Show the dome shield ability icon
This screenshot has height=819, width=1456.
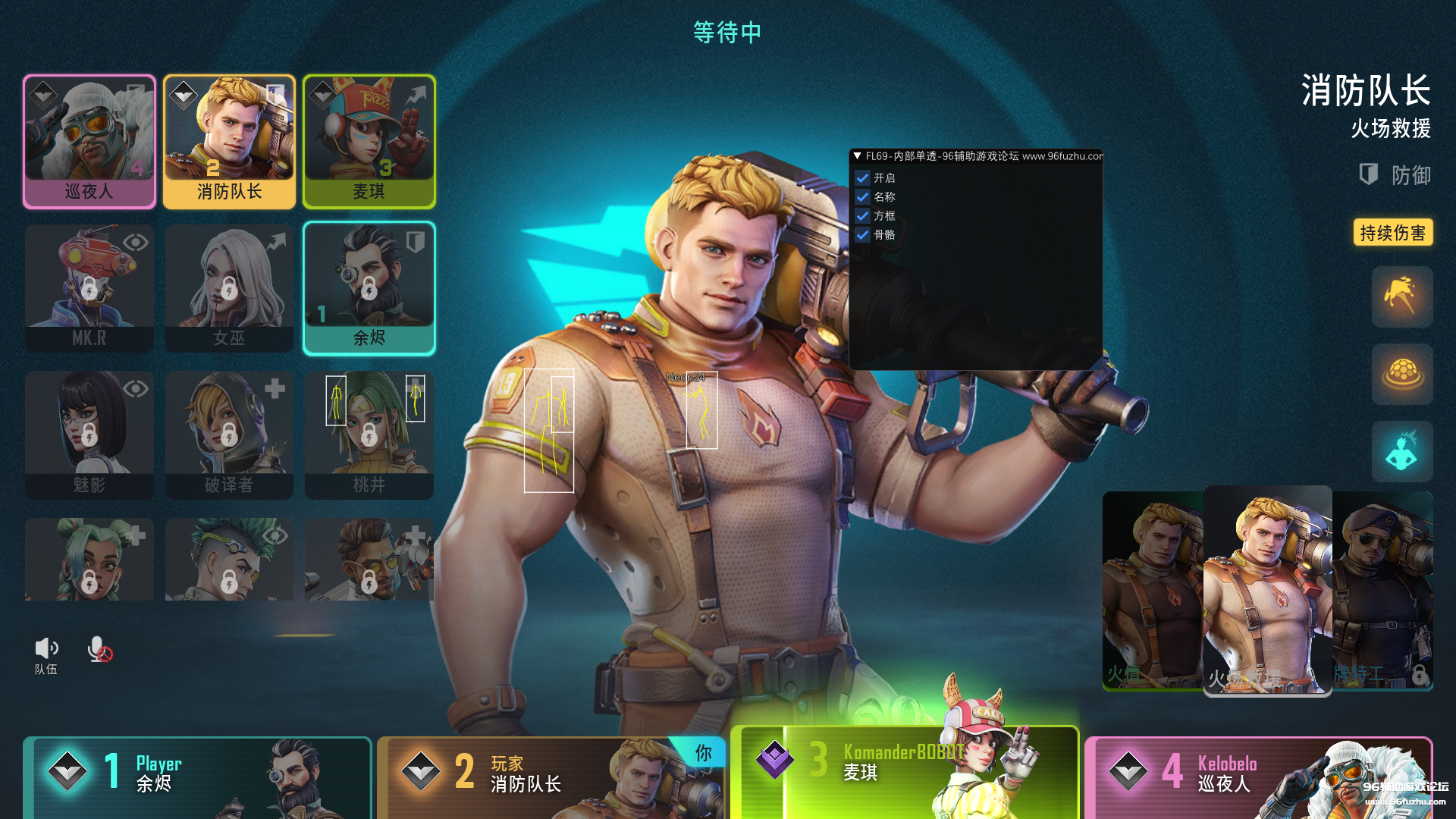click(x=1401, y=374)
